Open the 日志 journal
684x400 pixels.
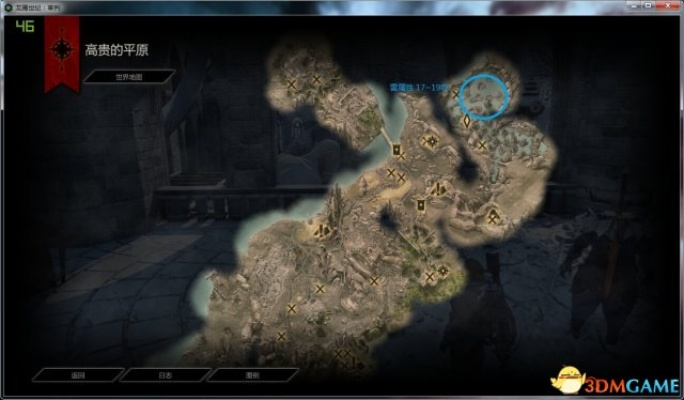(x=163, y=376)
